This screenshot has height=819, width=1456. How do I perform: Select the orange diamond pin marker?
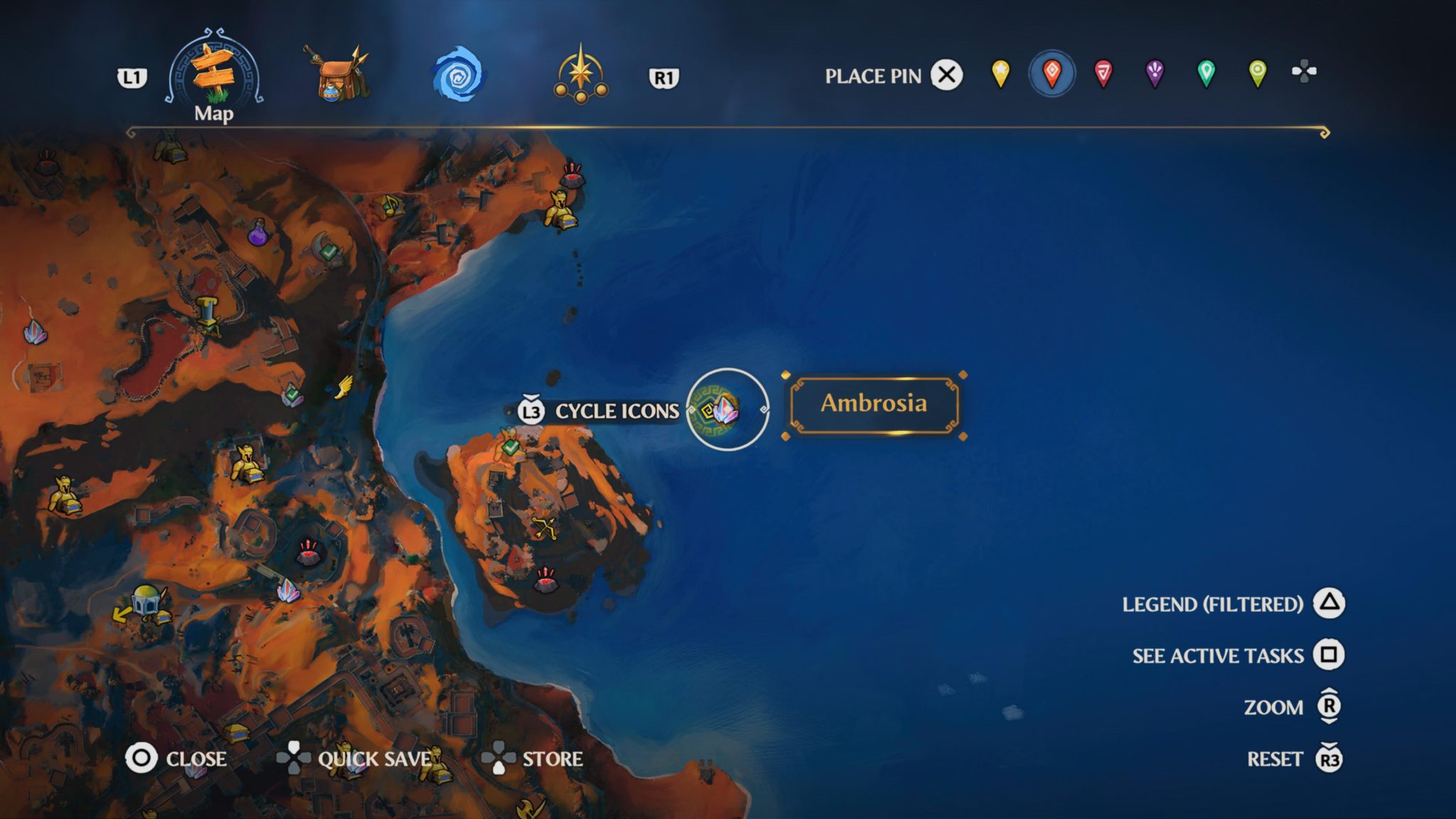(1052, 73)
